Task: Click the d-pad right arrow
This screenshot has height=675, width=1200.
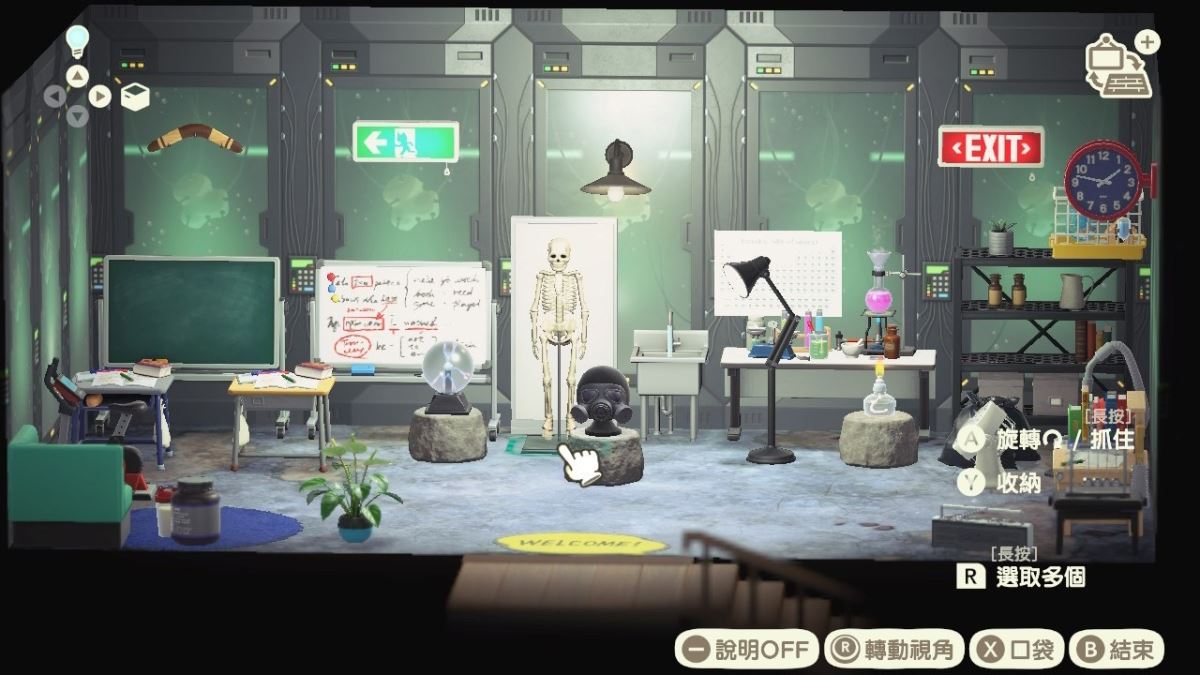Action: coord(100,96)
